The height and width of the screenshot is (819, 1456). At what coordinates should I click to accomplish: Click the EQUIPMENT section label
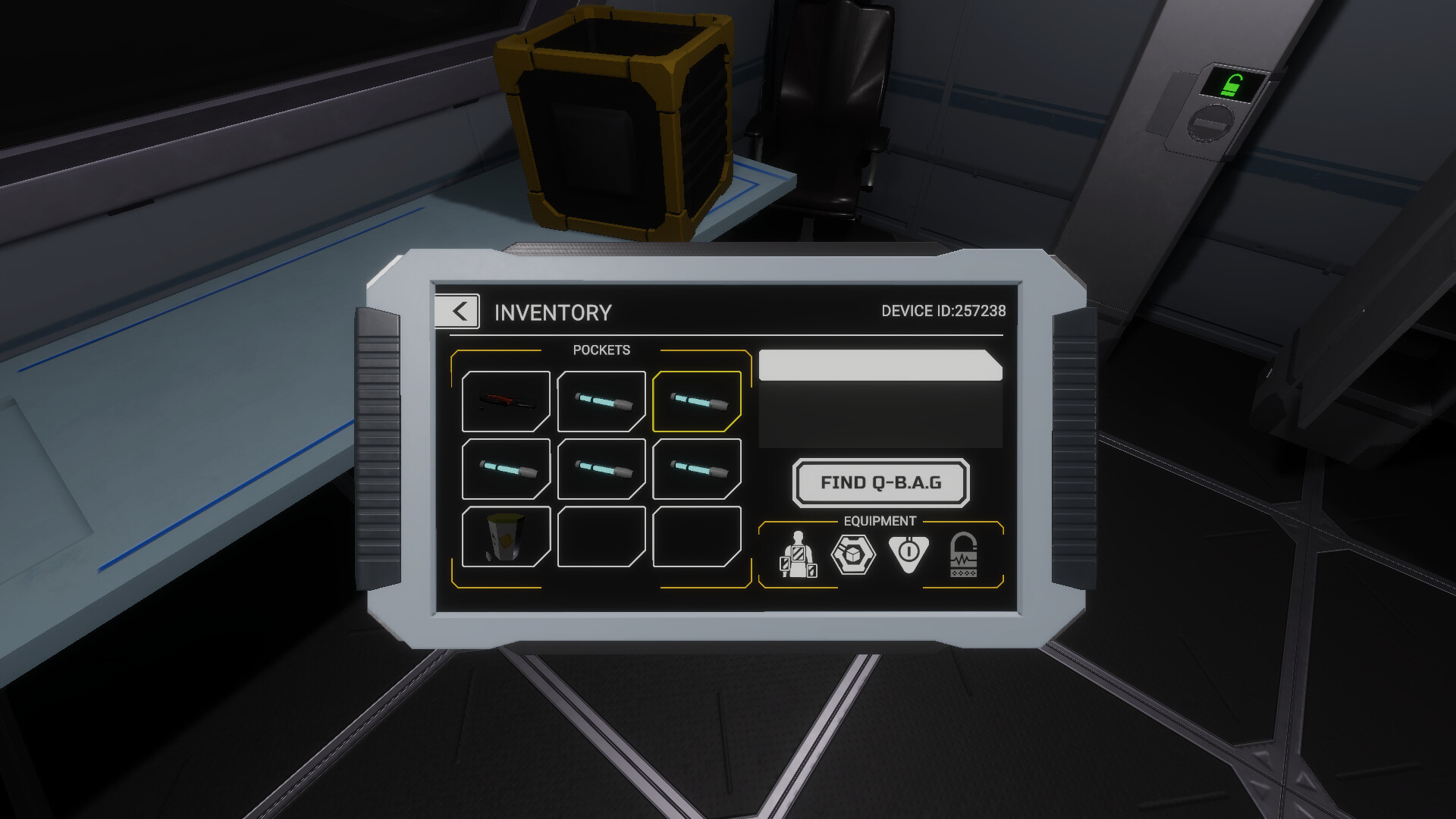click(880, 521)
